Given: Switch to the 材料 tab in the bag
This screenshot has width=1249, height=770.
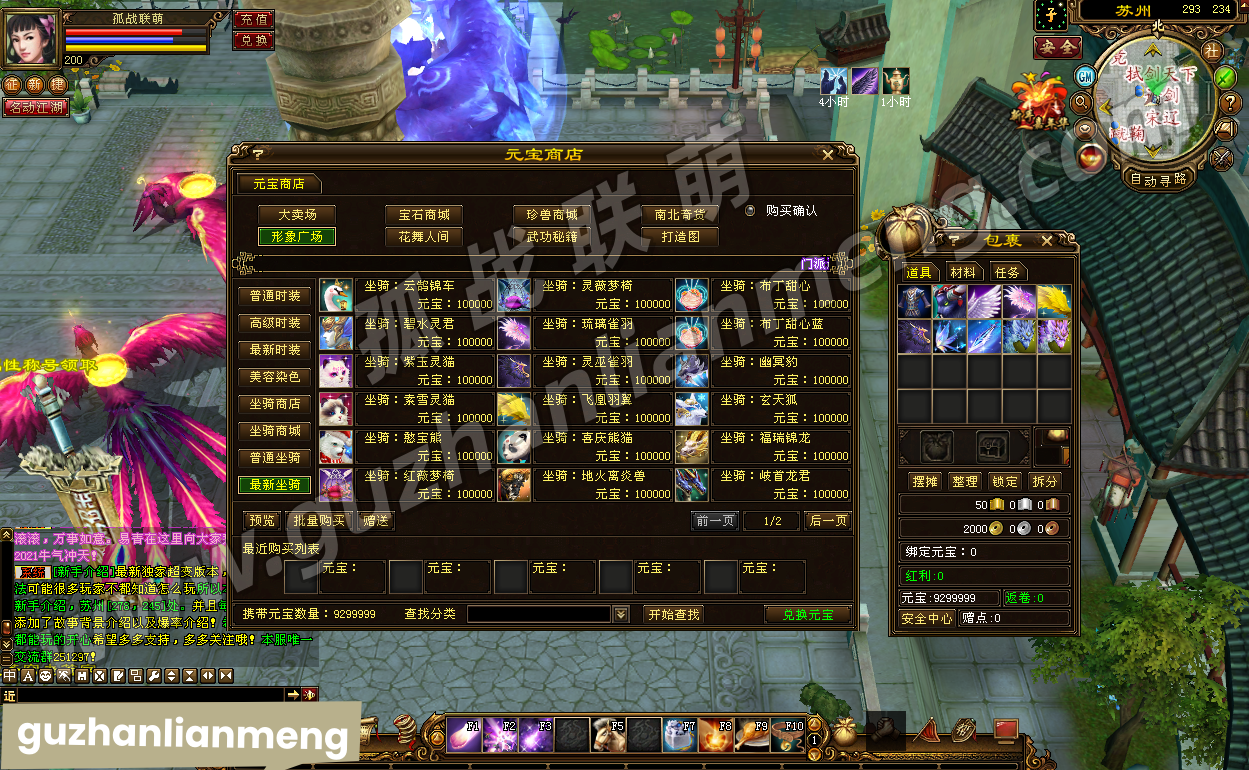Looking at the screenshot, I should (x=964, y=273).
